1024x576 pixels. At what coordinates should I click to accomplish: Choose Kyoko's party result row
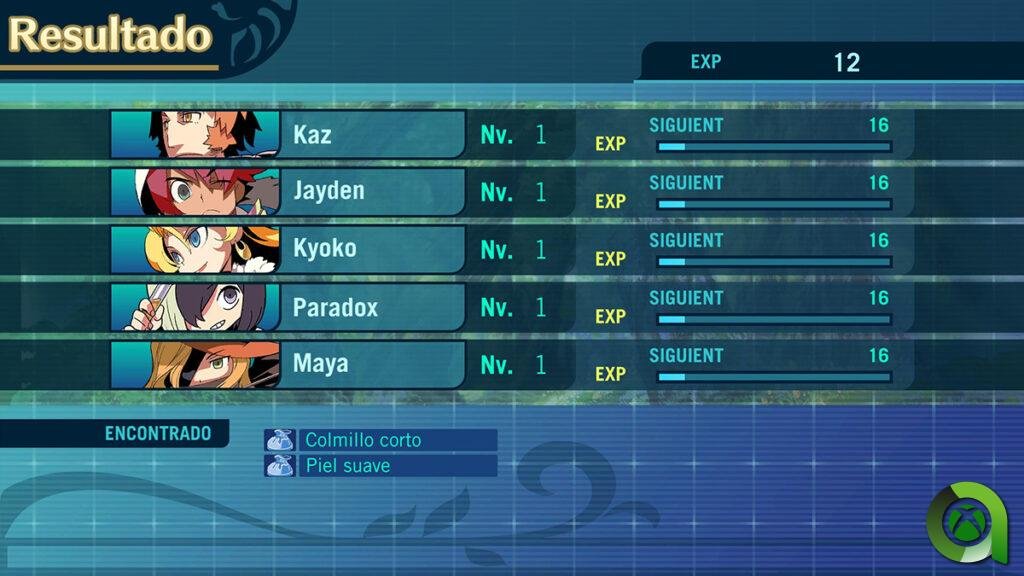(x=380, y=250)
